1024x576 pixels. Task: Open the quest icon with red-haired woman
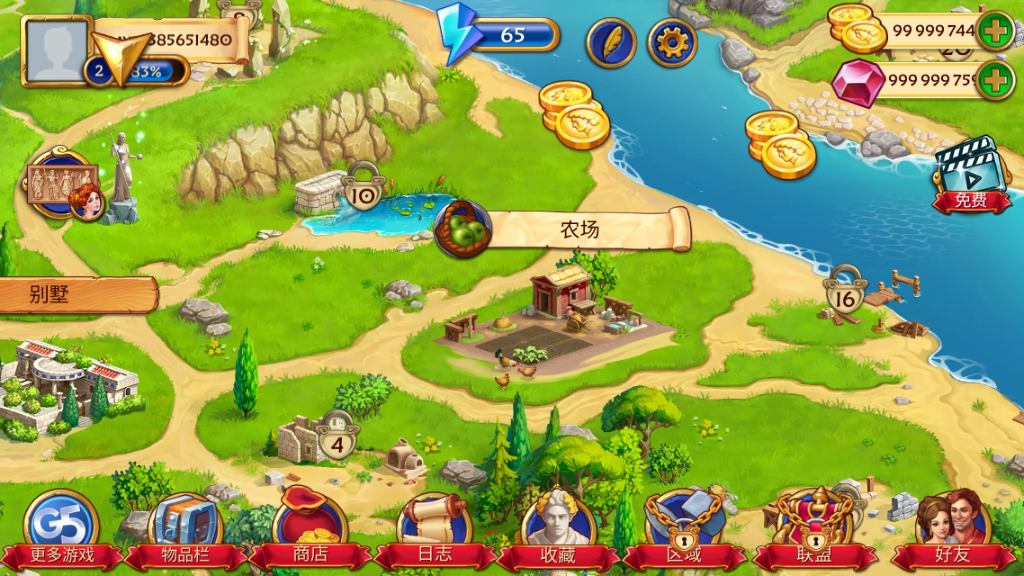click(64, 186)
